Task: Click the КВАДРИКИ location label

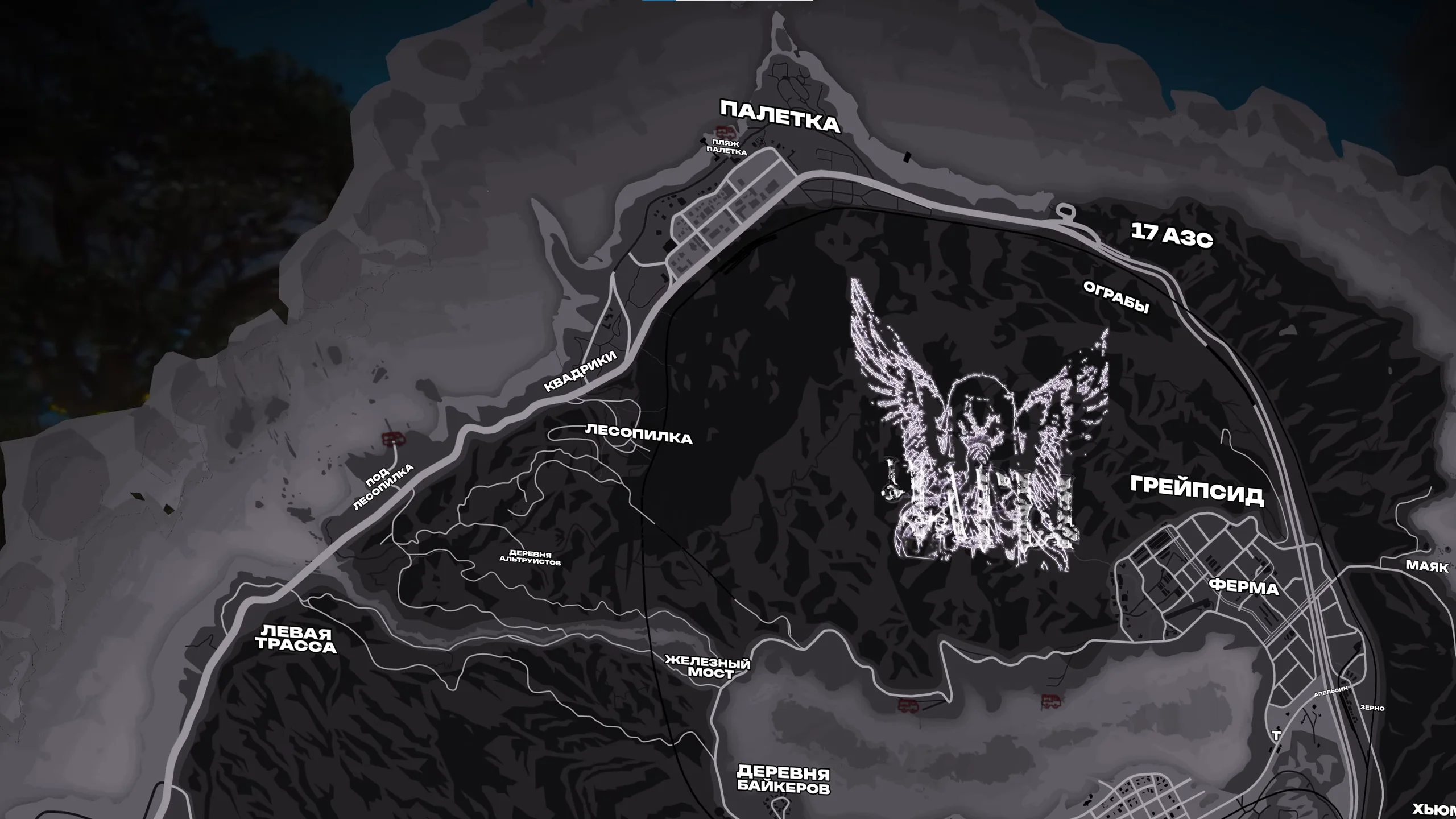Action: [x=580, y=371]
